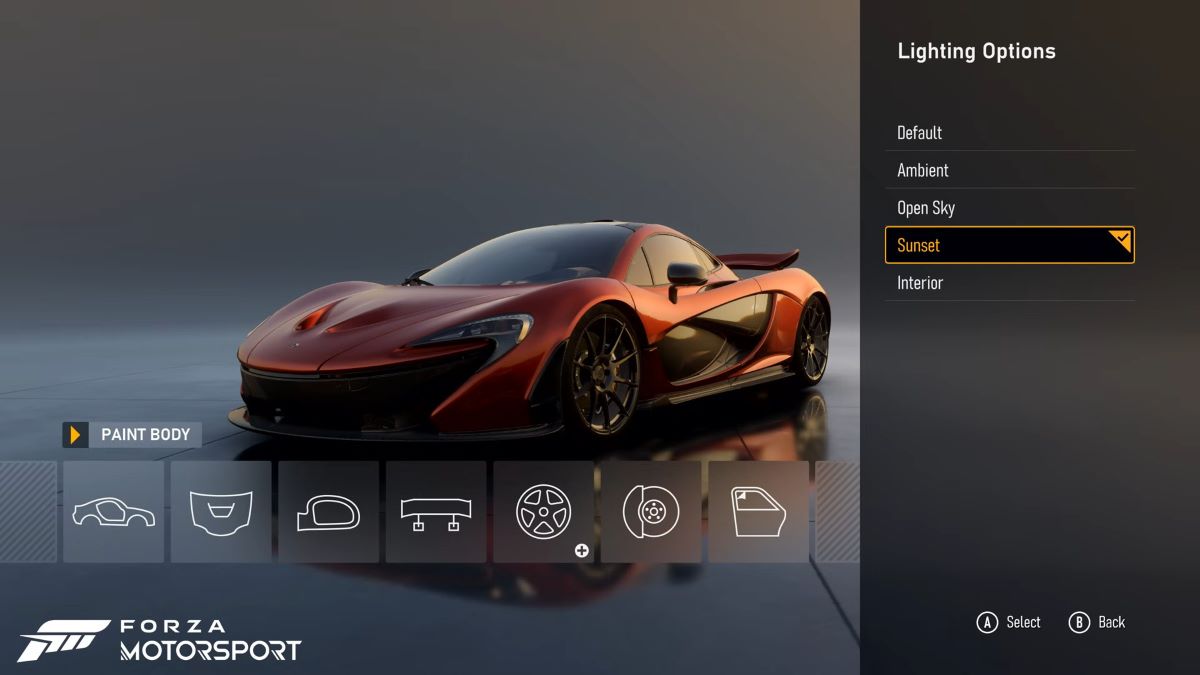Select the hood paint tile
The height and width of the screenshot is (675, 1200).
click(221, 512)
